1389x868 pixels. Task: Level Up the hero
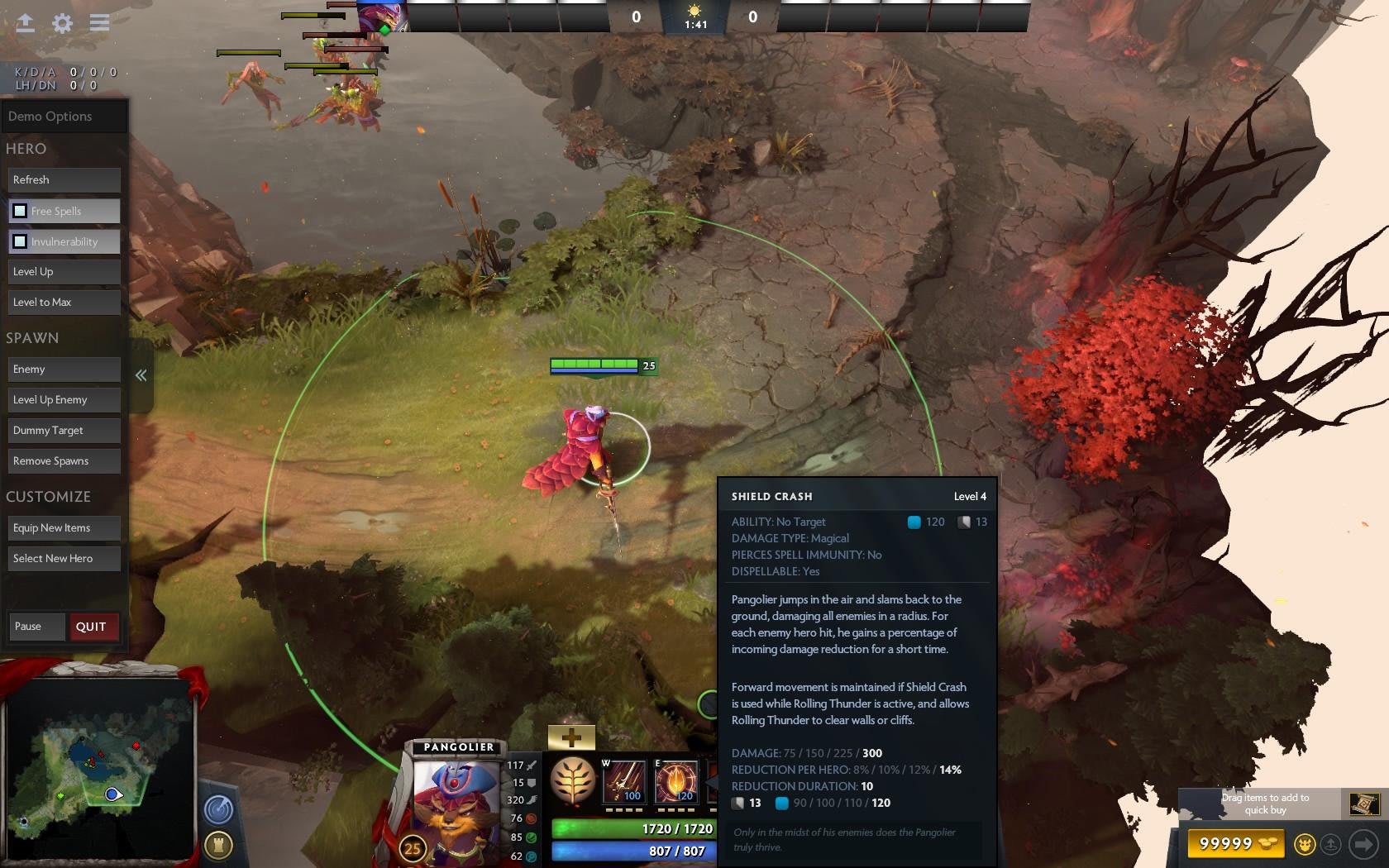(x=64, y=272)
